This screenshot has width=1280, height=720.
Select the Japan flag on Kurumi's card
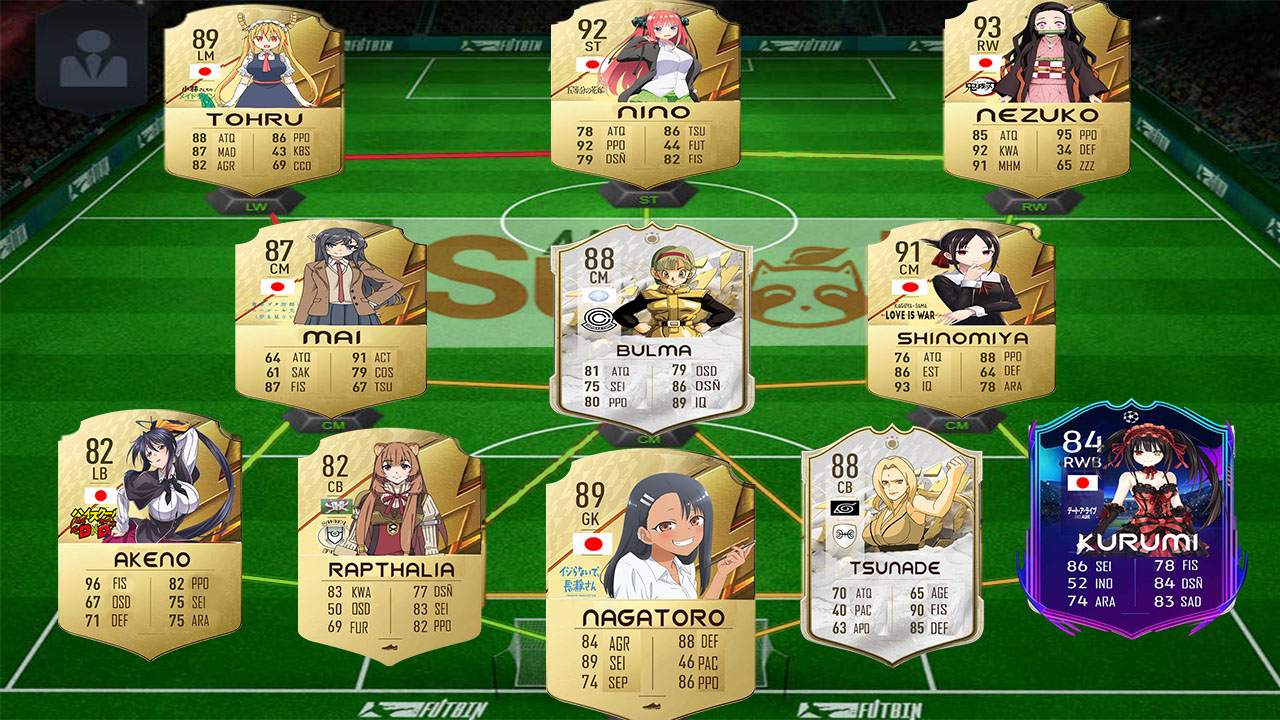click(1085, 482)
